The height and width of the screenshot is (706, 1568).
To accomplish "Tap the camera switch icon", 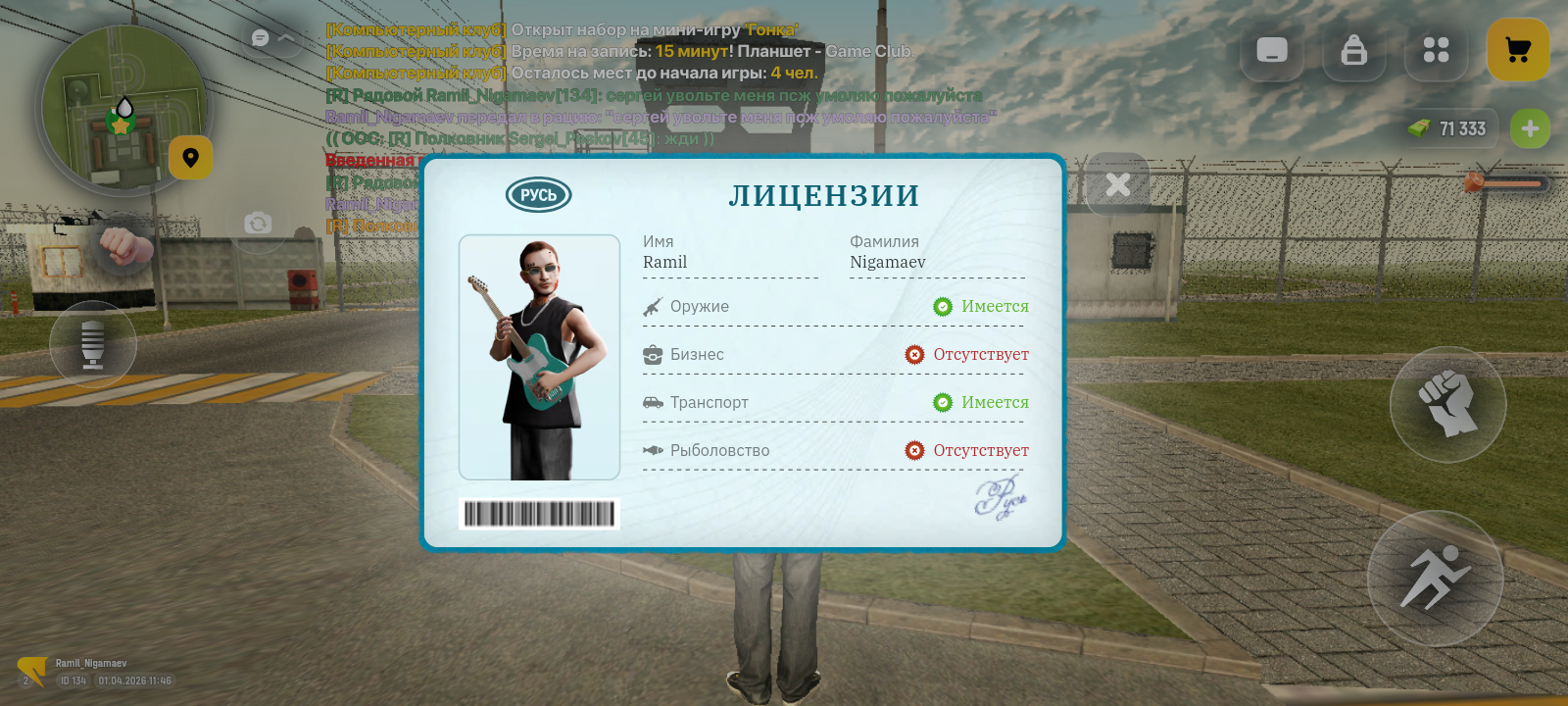I will tap(257, 224).
